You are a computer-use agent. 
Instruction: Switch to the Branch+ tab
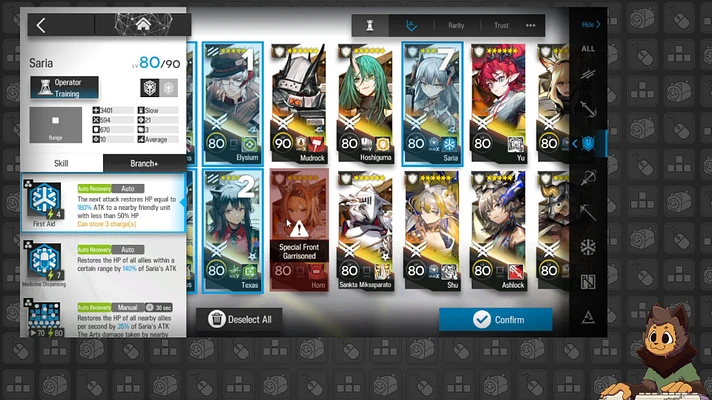(x=144, y=164)
